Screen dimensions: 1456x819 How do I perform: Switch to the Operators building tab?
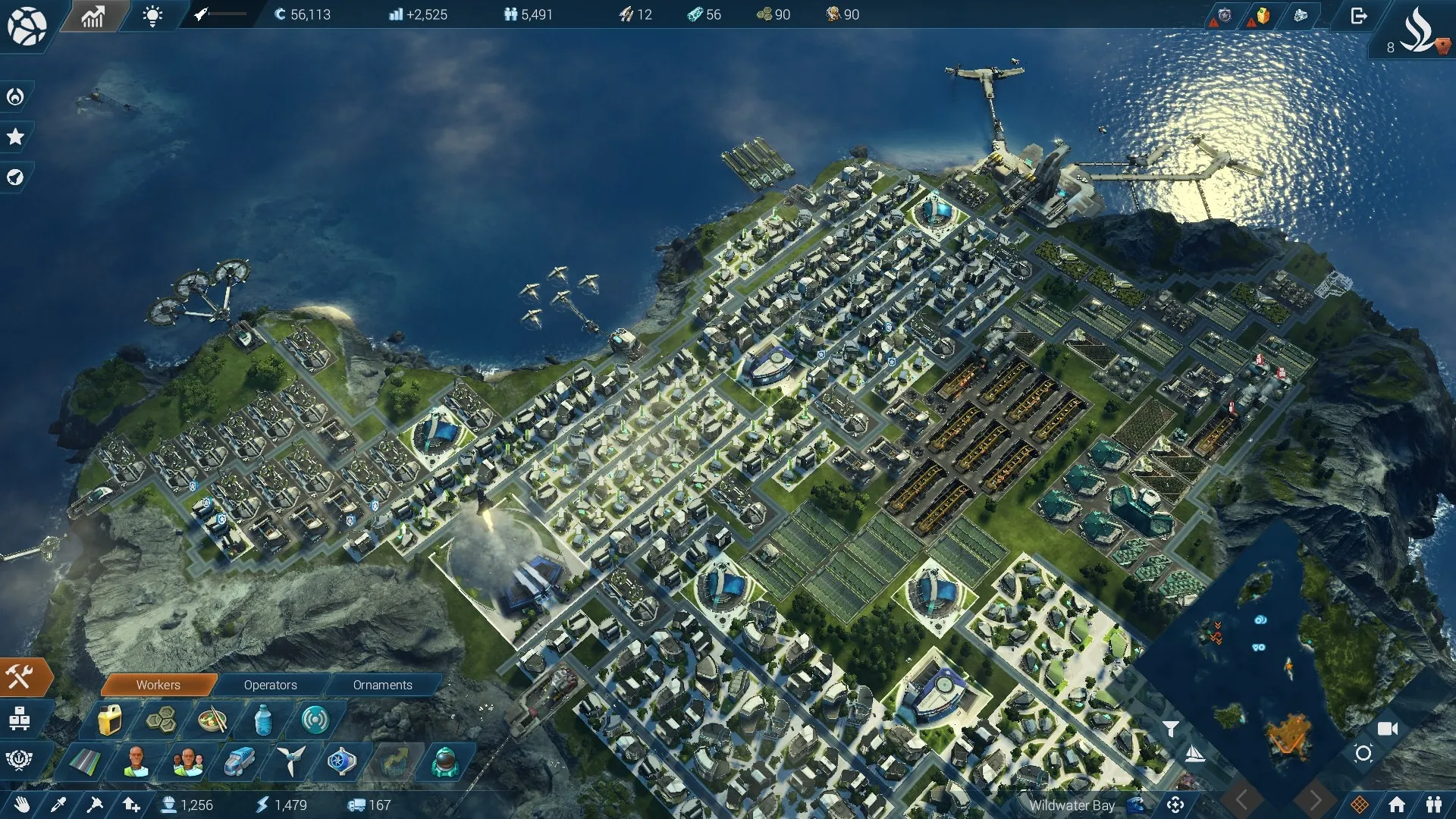pos(270,685)
